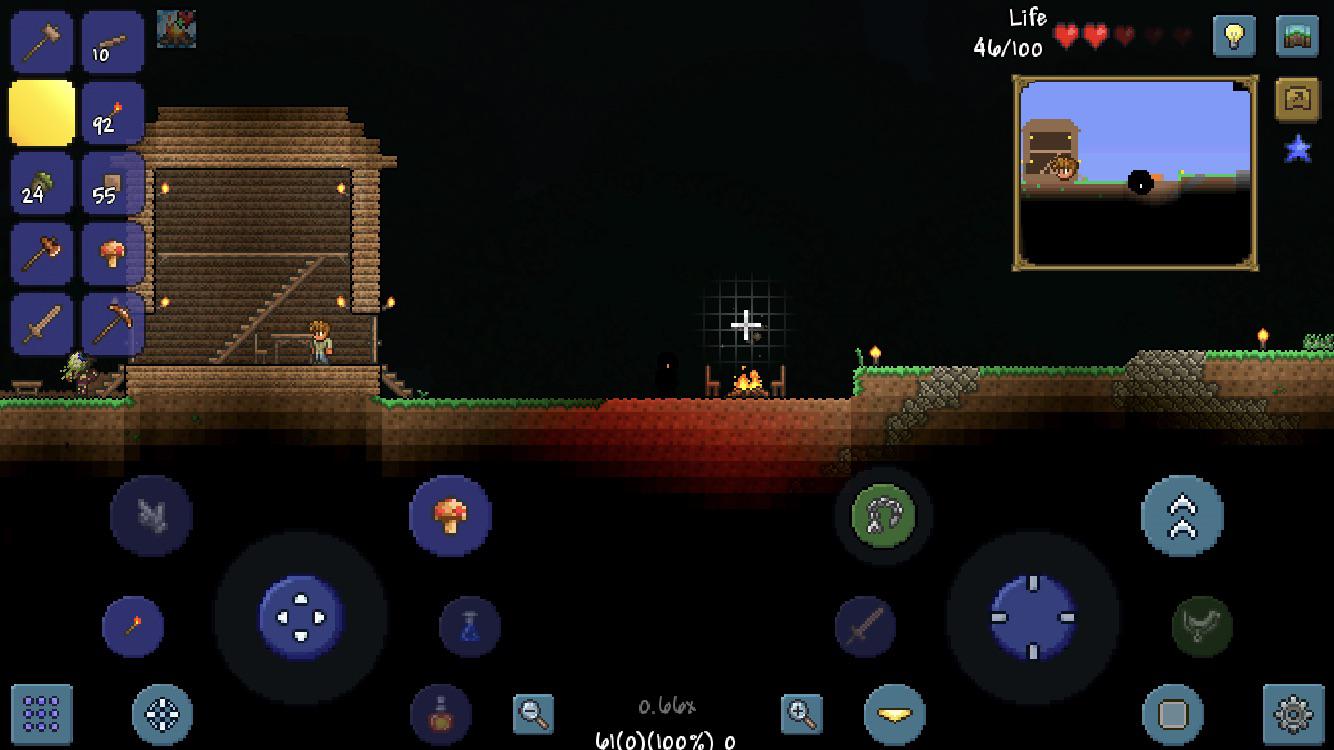Viewport: 1334px width, 750px height.
Task: Click the minimap in the top right
Action: 1135,170
